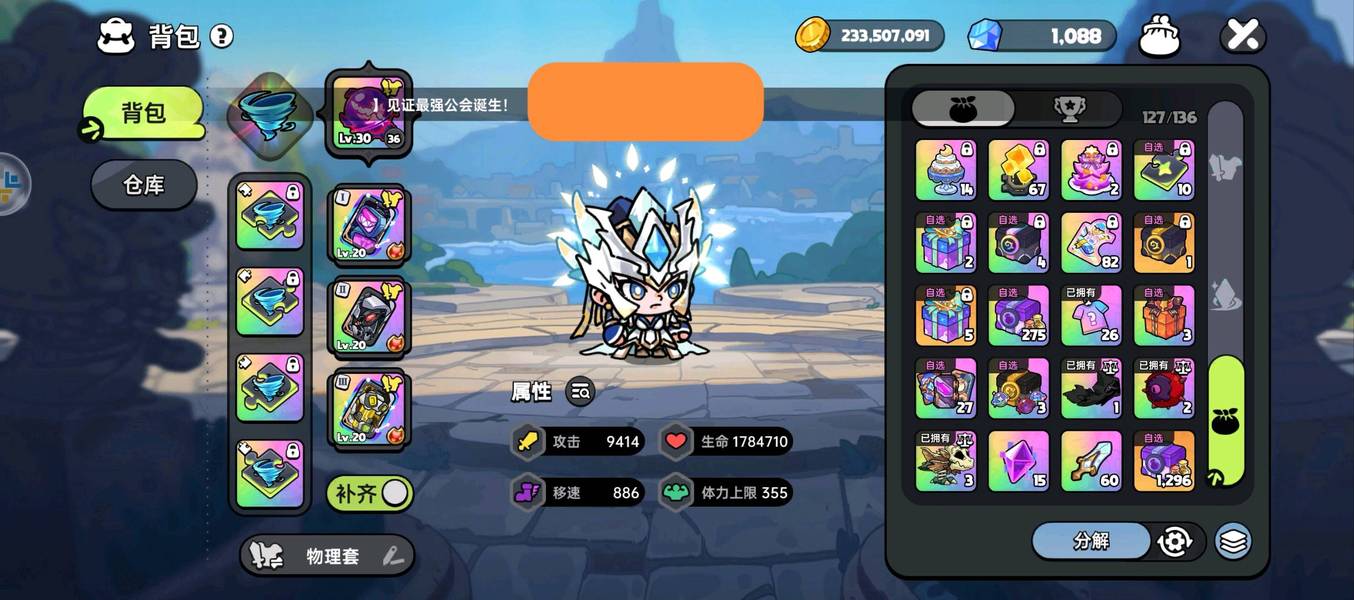Open the 仓库 storage tab
Screen dimensions: 1354x600
click(x=144, y=185)
